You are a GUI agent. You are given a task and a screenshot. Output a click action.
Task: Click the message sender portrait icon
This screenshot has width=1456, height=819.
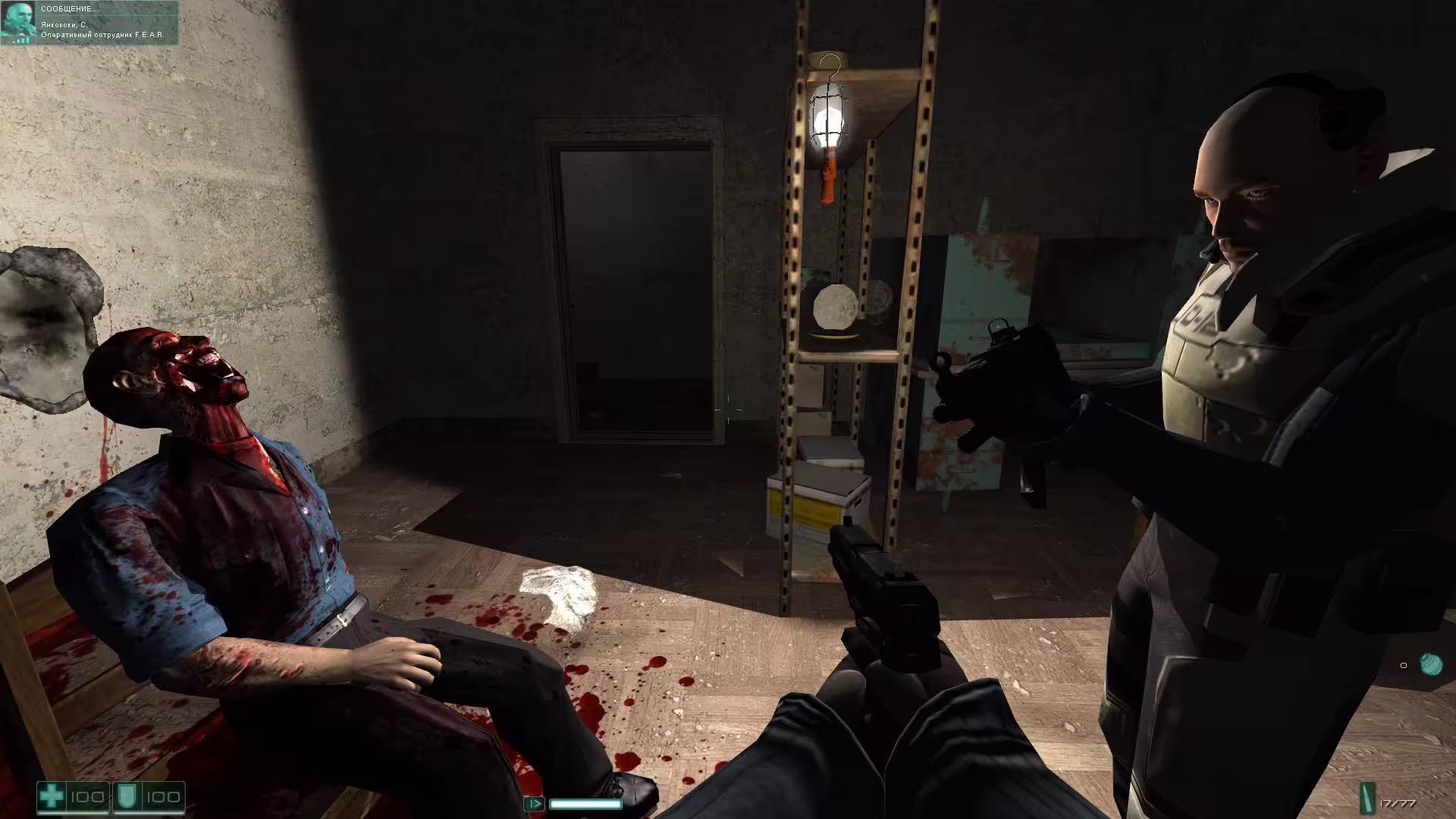18,21
